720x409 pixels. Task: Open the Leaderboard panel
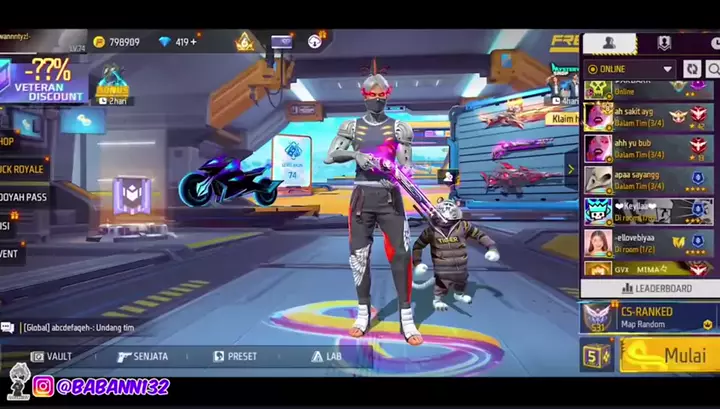(x=649, y=288)
